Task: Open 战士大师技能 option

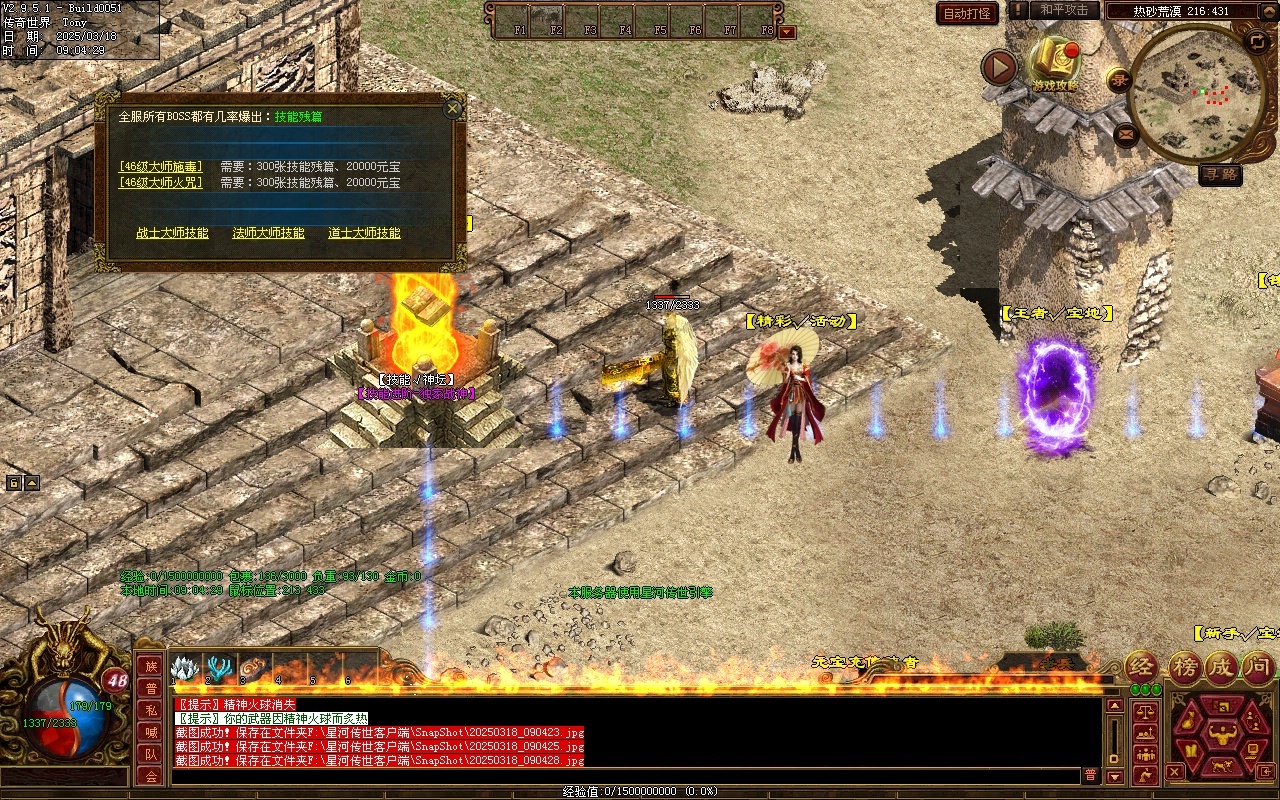Action: (172, 233)
